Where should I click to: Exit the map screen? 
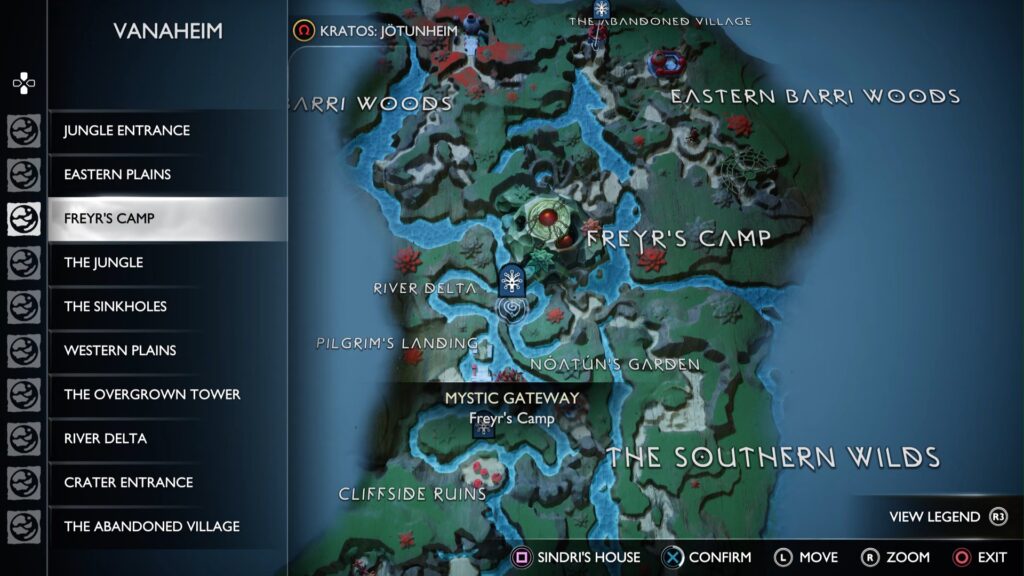click(x=980, y=557)
